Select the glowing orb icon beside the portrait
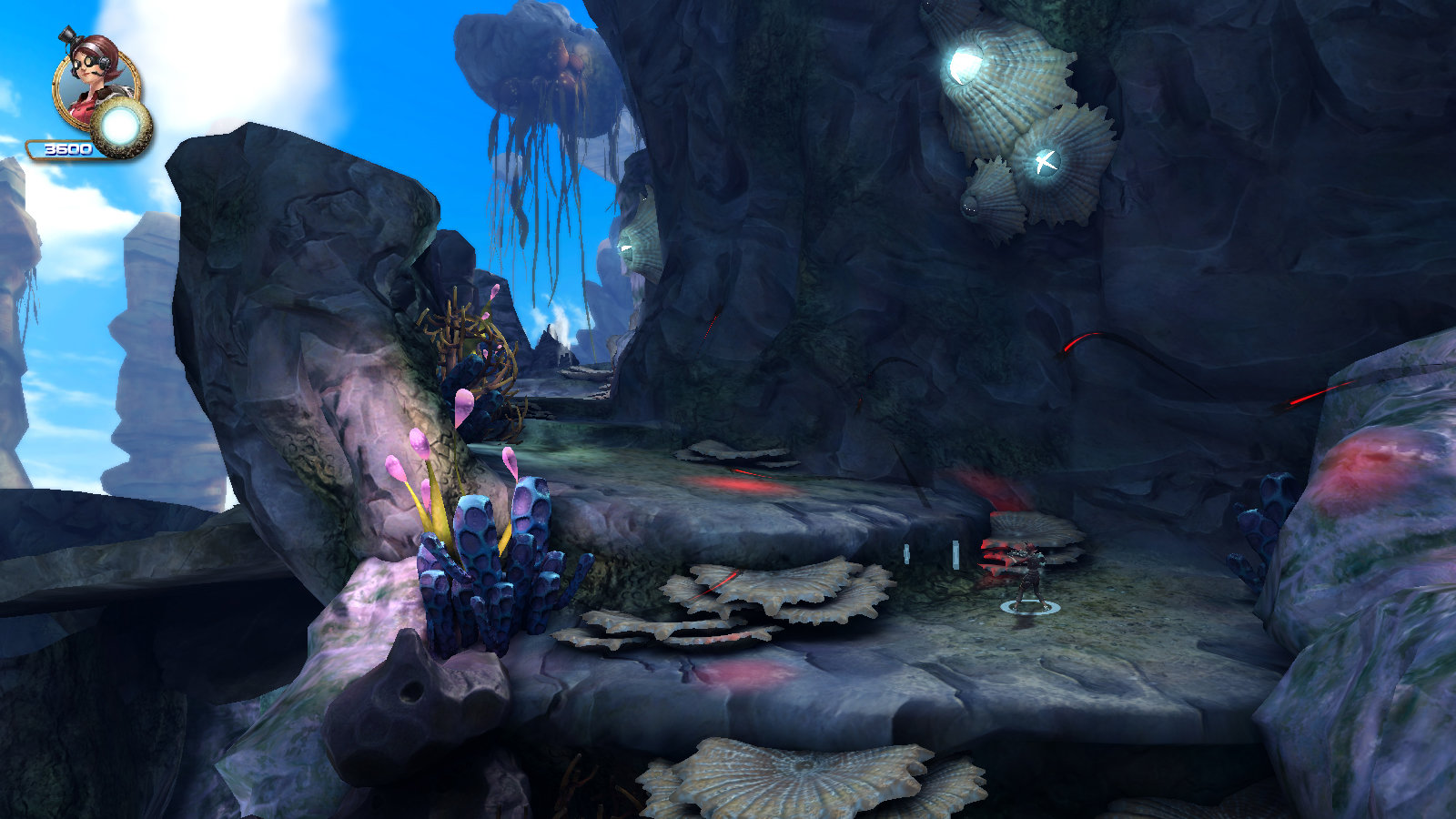This screenshot has width=1456, height=819. pyautogui.click(x=121, y=128)
